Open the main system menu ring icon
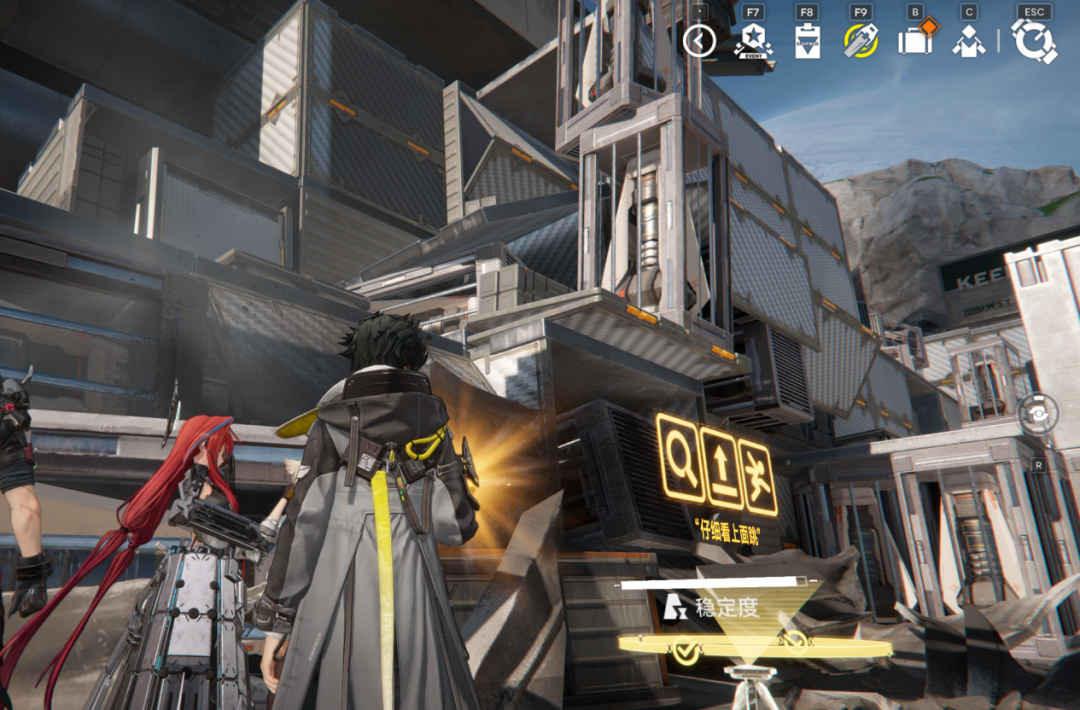This screenshot has width=1080, height=710. tap(1033, 41)
